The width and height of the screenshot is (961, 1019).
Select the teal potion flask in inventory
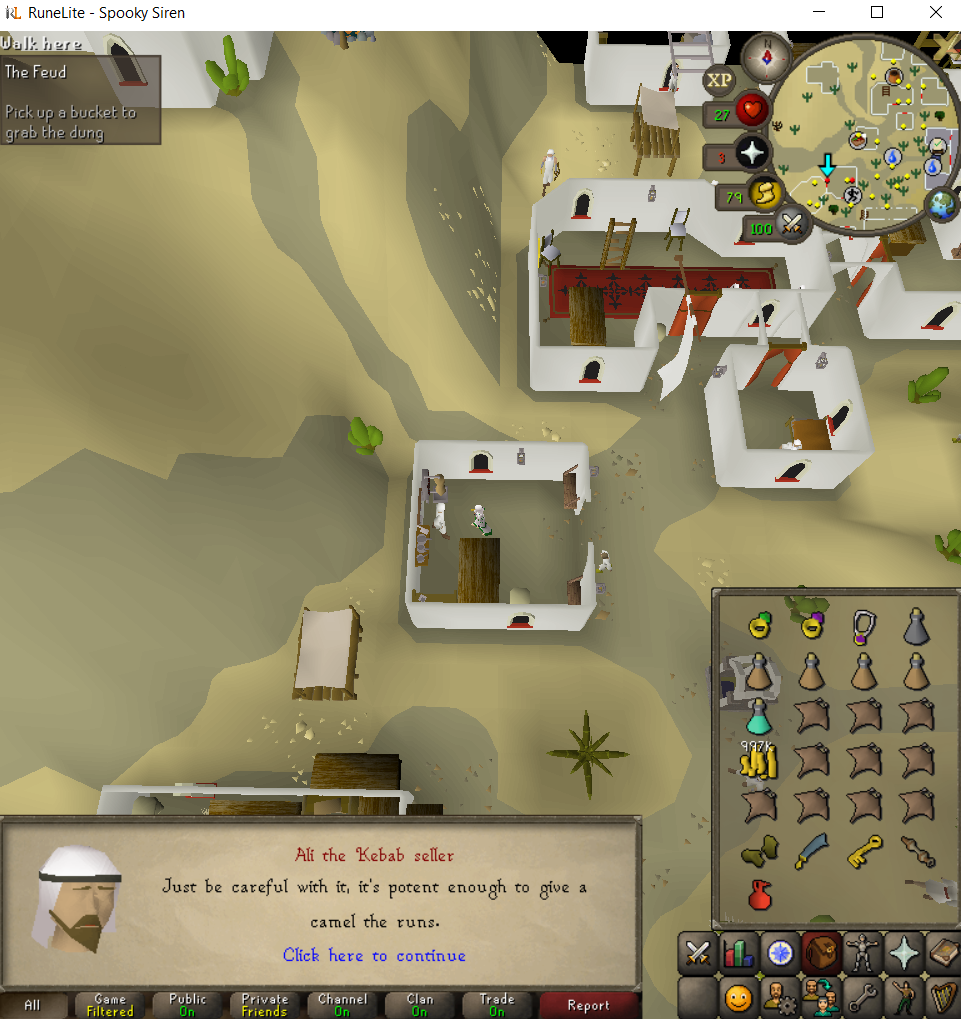(x=758, y=716)
